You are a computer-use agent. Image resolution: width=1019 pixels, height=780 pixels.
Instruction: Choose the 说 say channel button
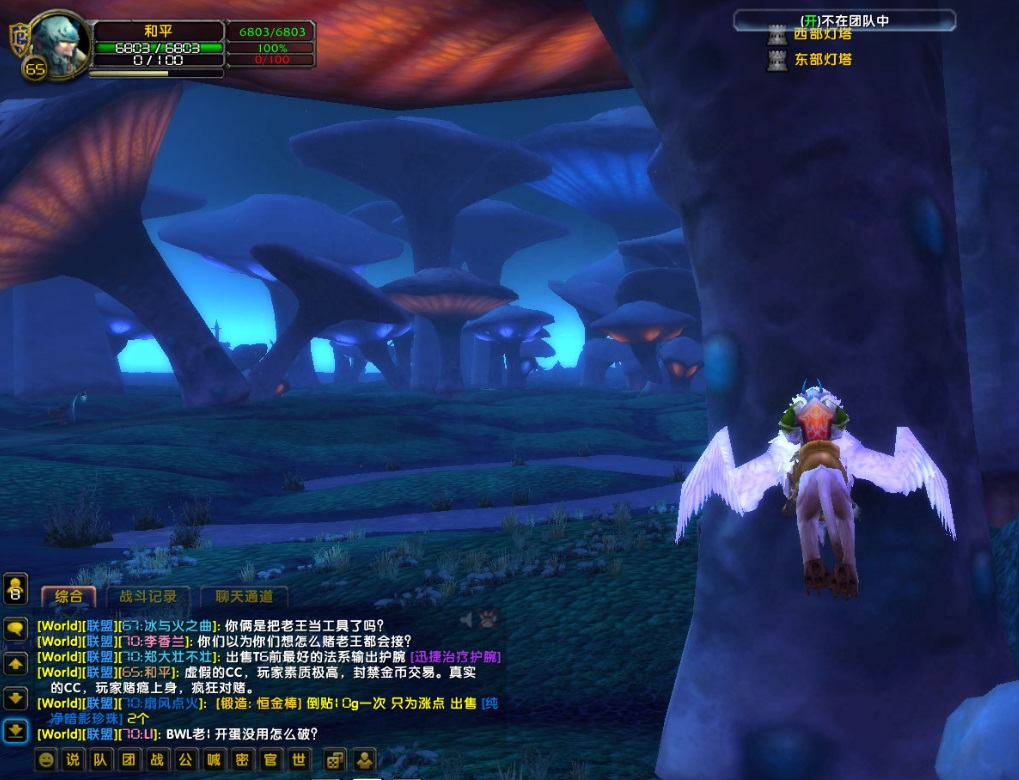[72, 759]
